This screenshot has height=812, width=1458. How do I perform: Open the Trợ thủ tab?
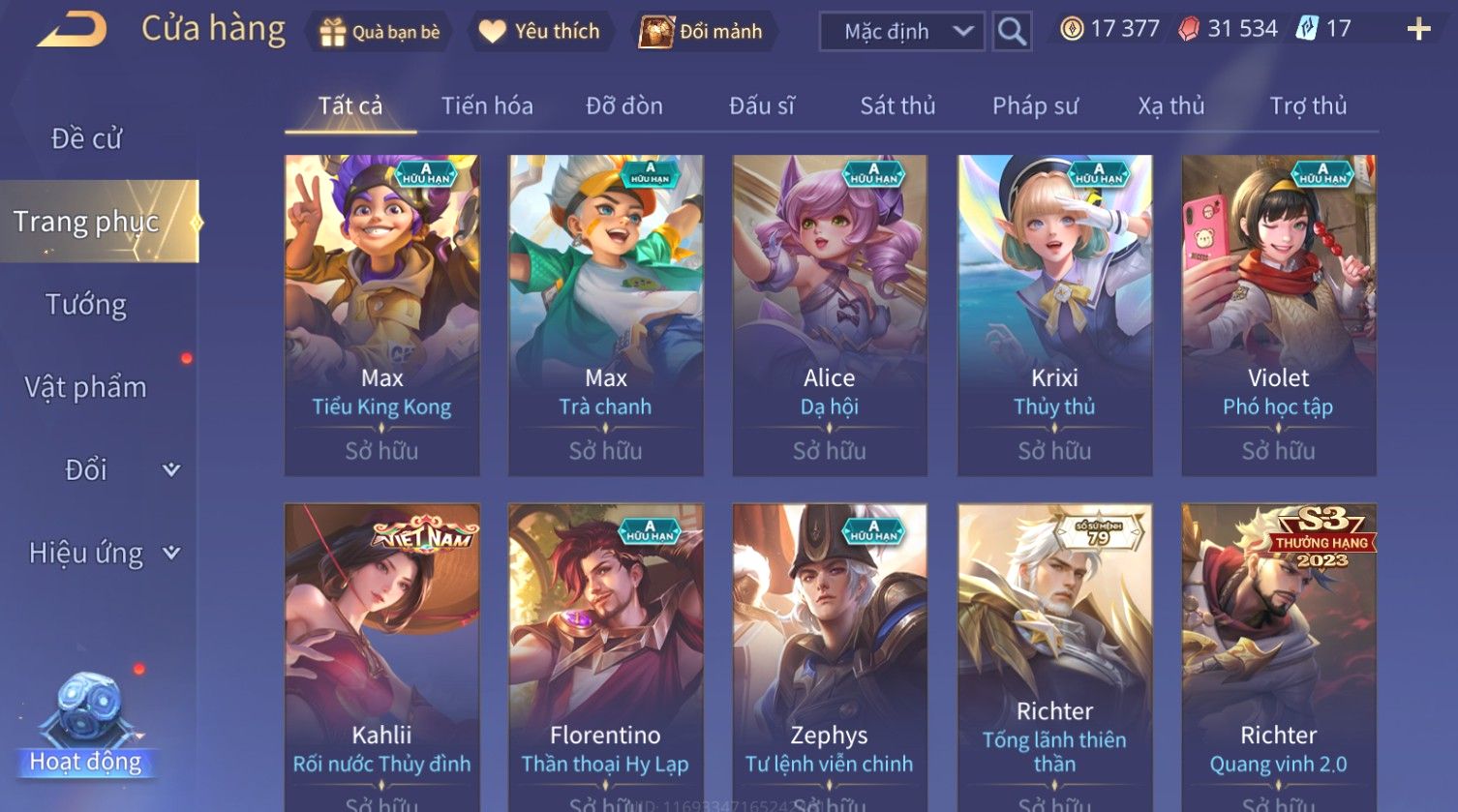(x=1308, y=105)
